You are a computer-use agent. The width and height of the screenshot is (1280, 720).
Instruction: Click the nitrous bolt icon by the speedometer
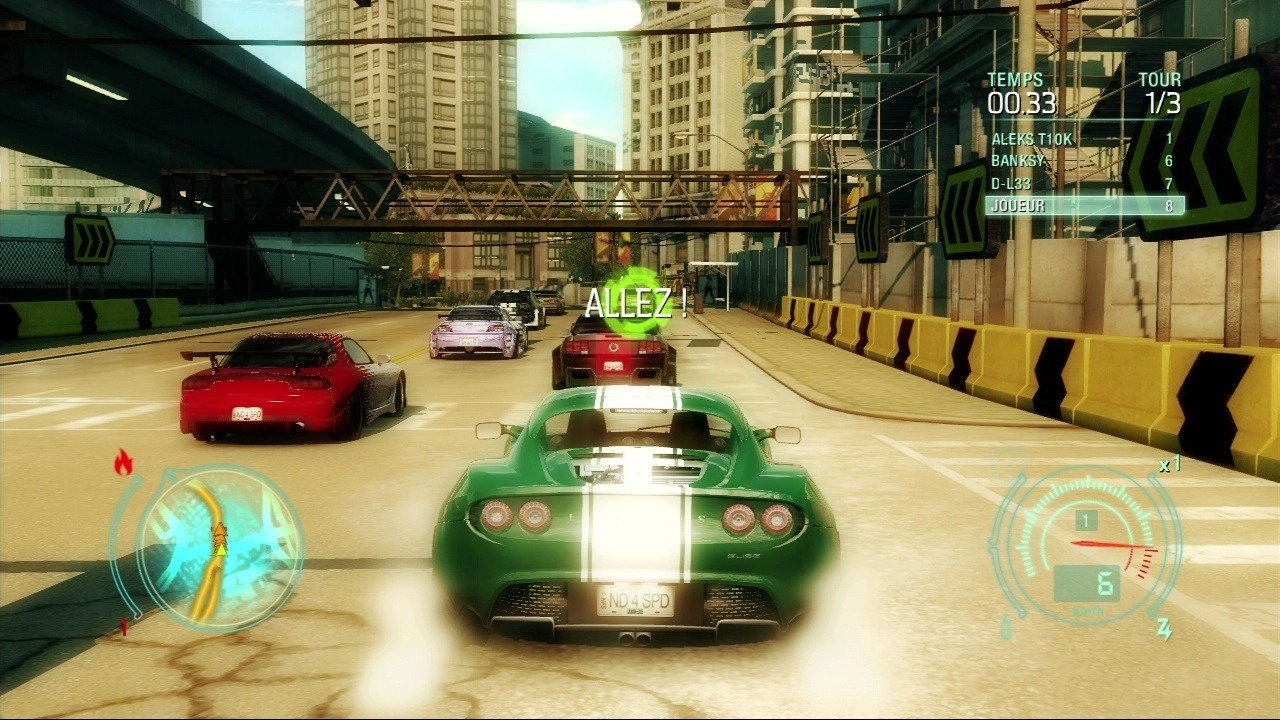click(1164, 628)
